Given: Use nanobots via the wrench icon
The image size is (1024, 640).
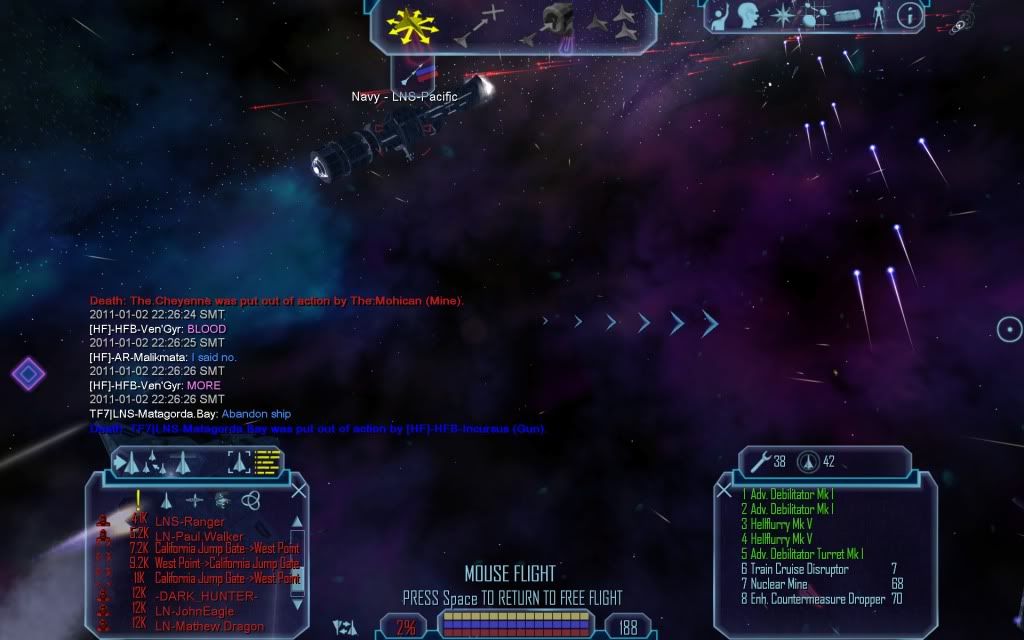Looking at the screenshot, I should coord(761,461).
